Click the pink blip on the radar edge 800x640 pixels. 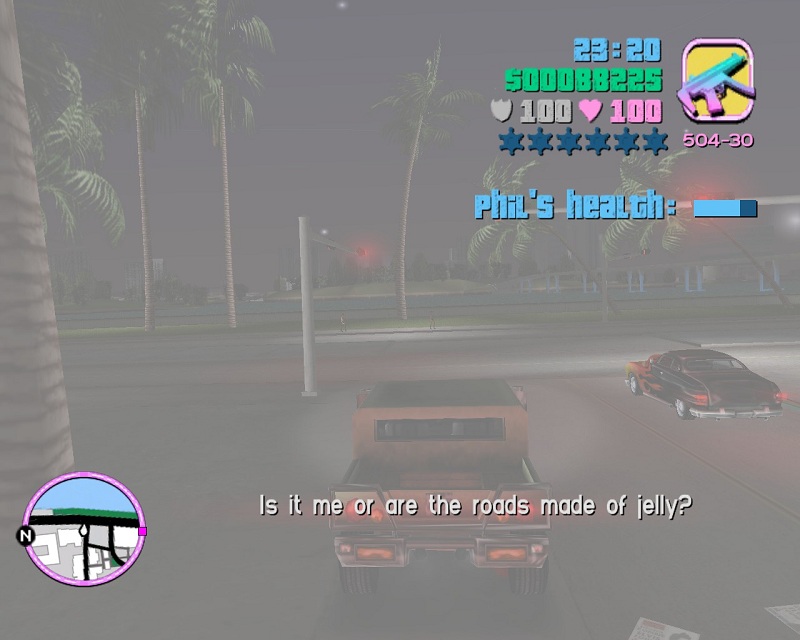pyautogui.click(x=142, y=531)
